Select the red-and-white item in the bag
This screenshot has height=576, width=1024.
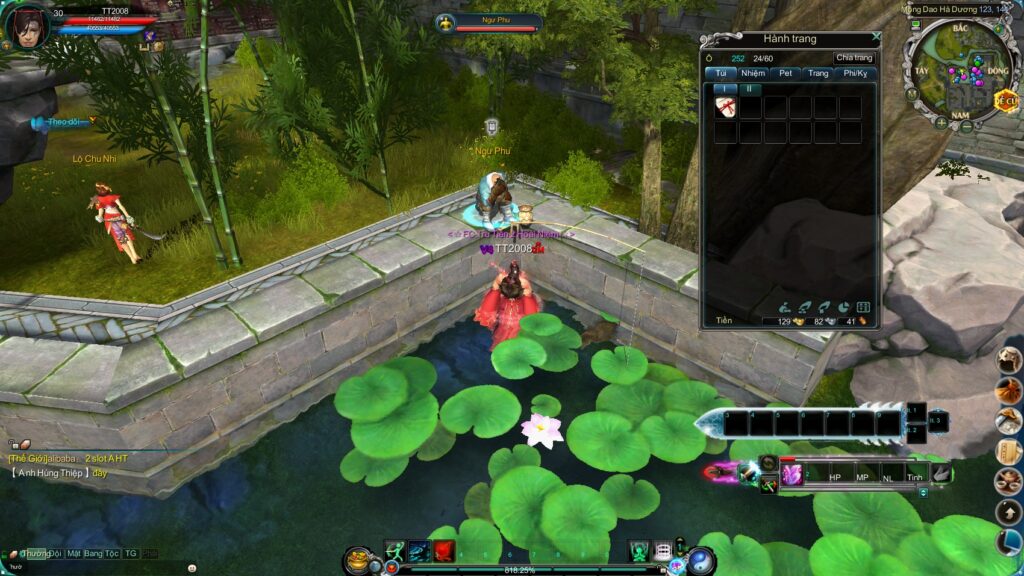[726, 108]
